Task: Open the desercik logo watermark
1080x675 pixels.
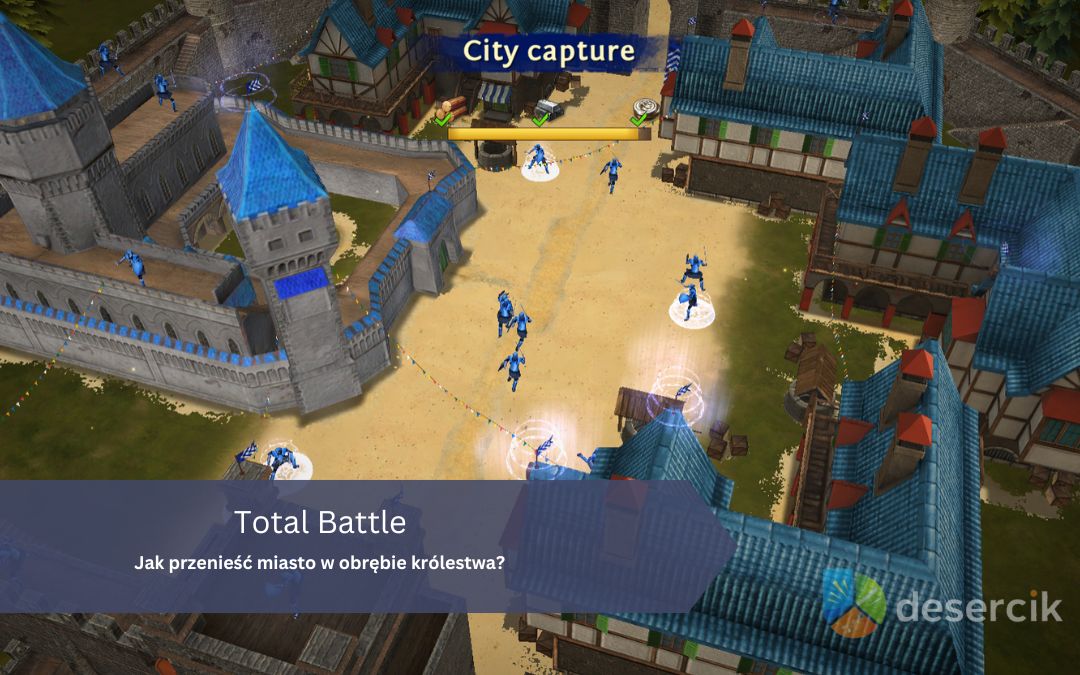Action: tap(941, 603)
